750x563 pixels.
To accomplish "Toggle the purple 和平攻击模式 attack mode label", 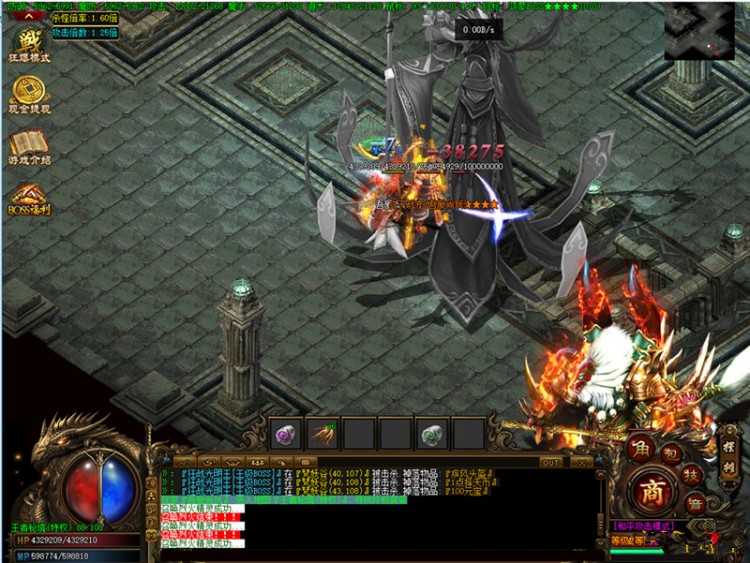I will pos(642,526).
